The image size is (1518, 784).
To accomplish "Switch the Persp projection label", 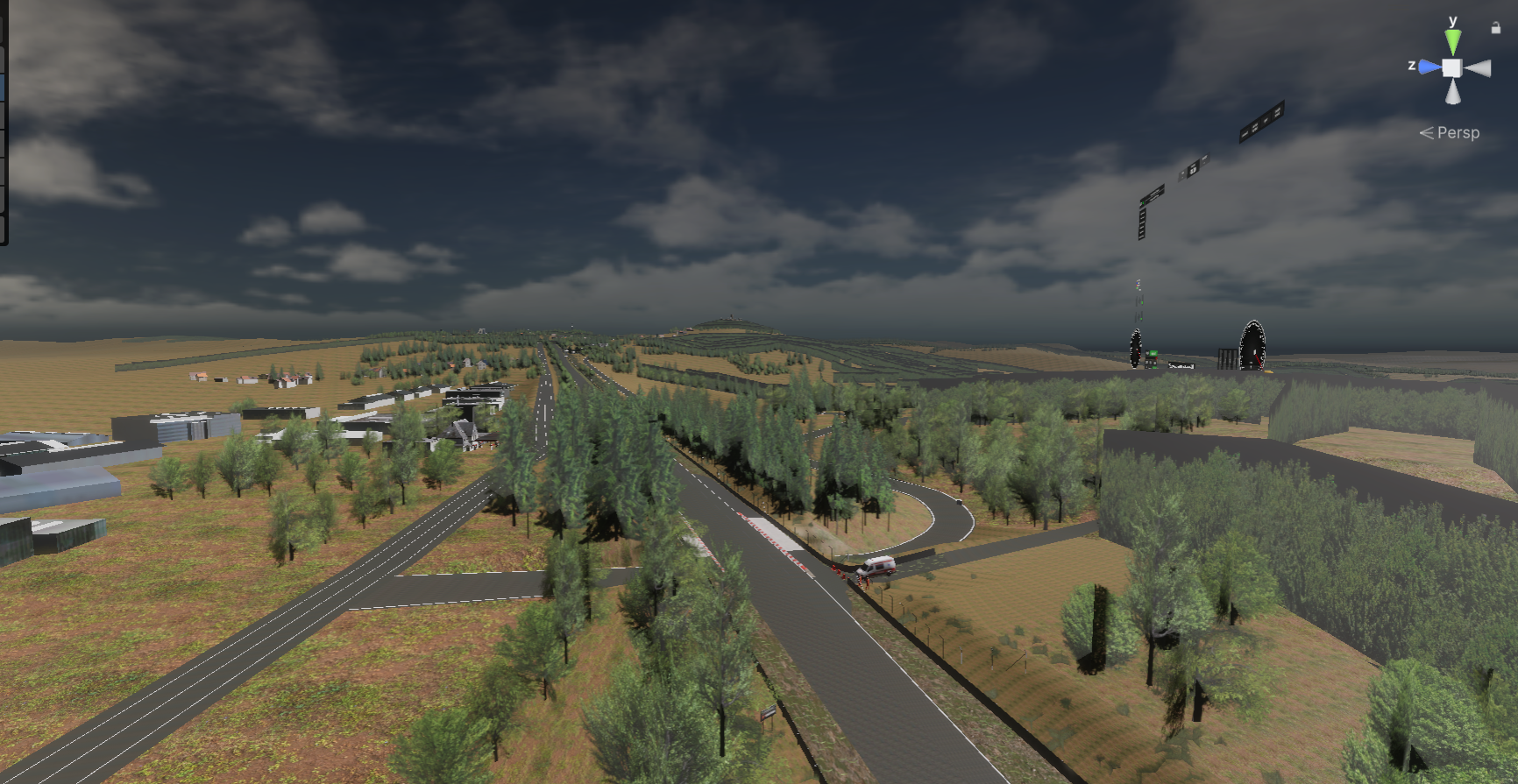I will point(1457,133).
